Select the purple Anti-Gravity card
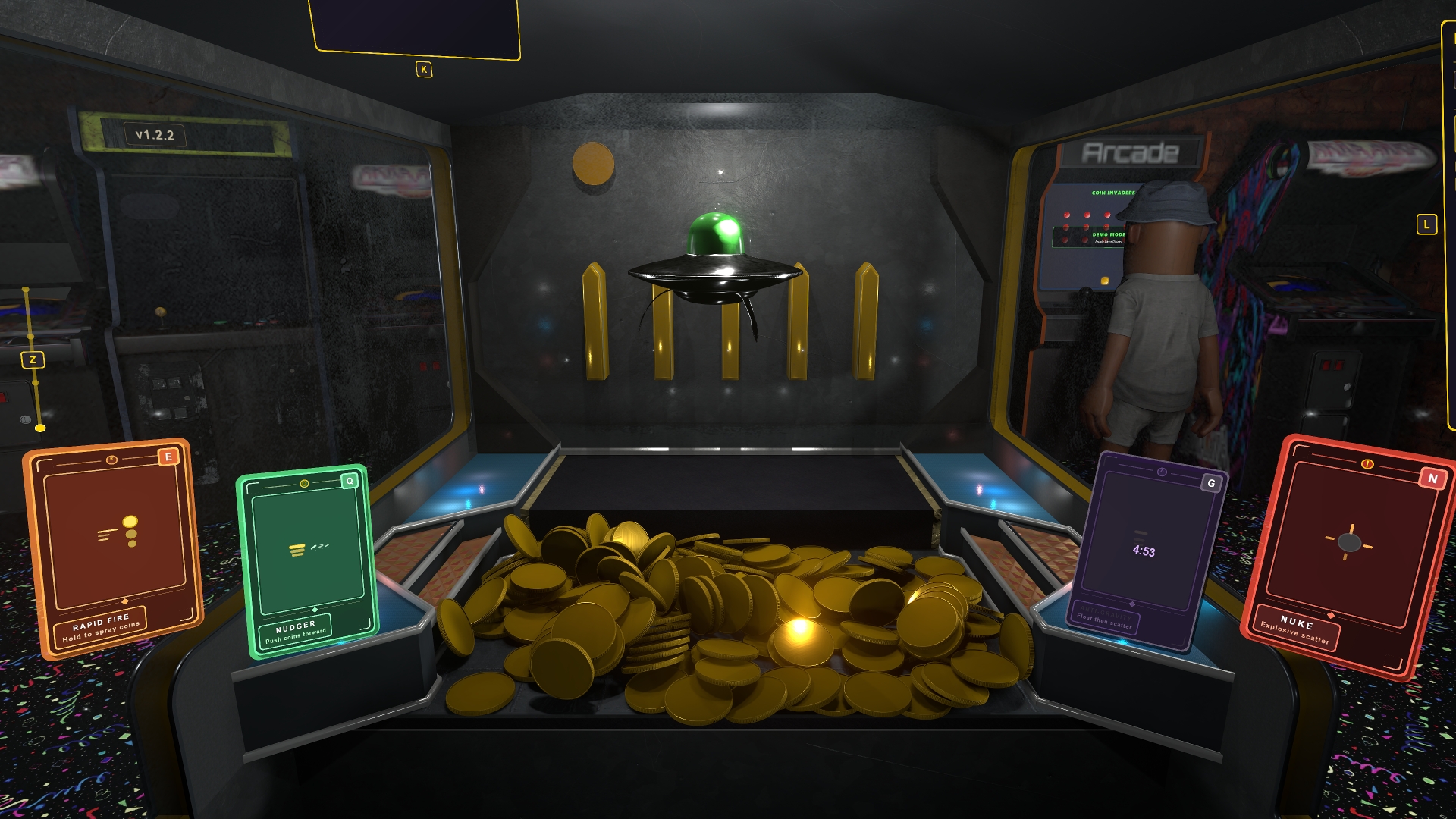 click(x=1148, y=551)
